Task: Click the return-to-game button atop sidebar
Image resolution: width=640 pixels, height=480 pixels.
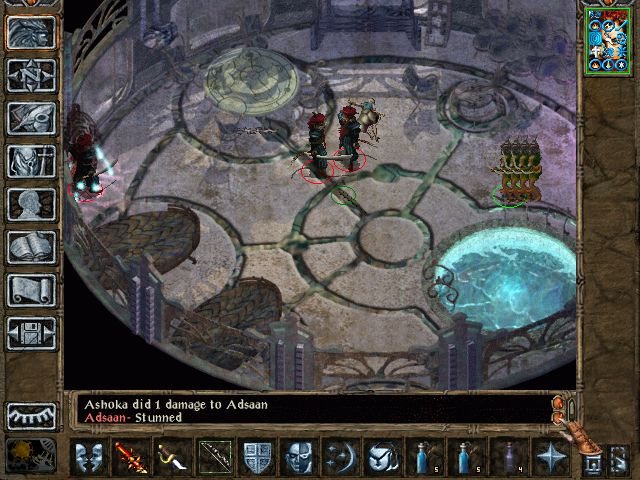Action: click(x=31, y=32)
